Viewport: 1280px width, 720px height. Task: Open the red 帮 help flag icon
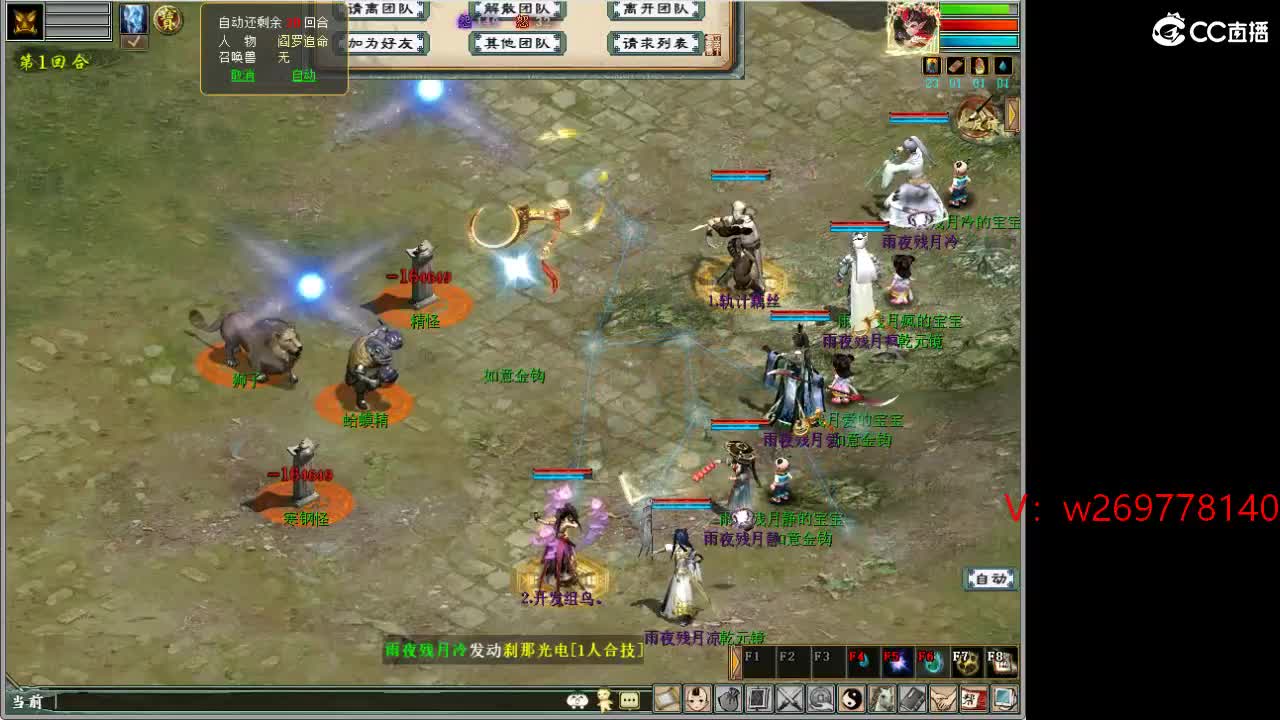[974, 700]
